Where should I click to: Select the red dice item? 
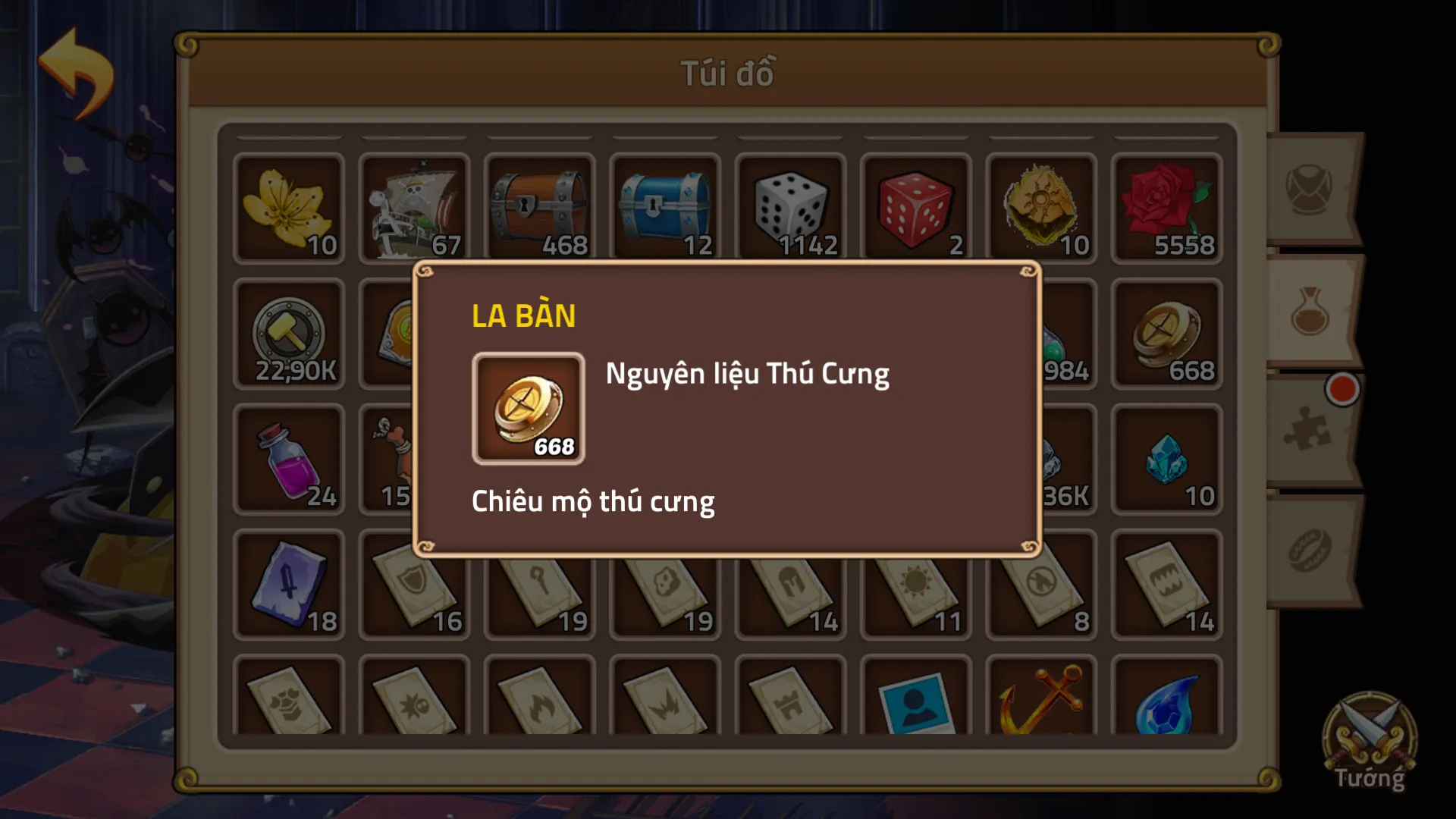(x=915, y=209)
